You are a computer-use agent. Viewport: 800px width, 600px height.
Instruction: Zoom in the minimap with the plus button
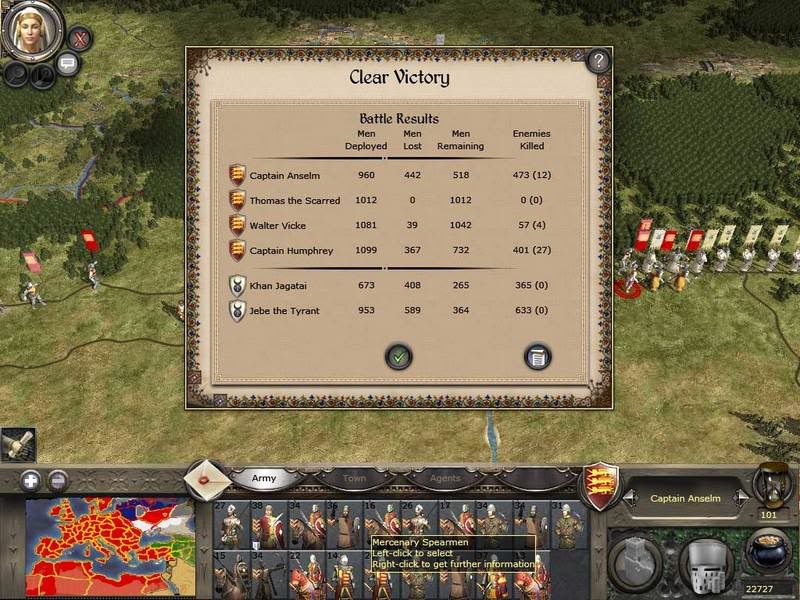30,479
